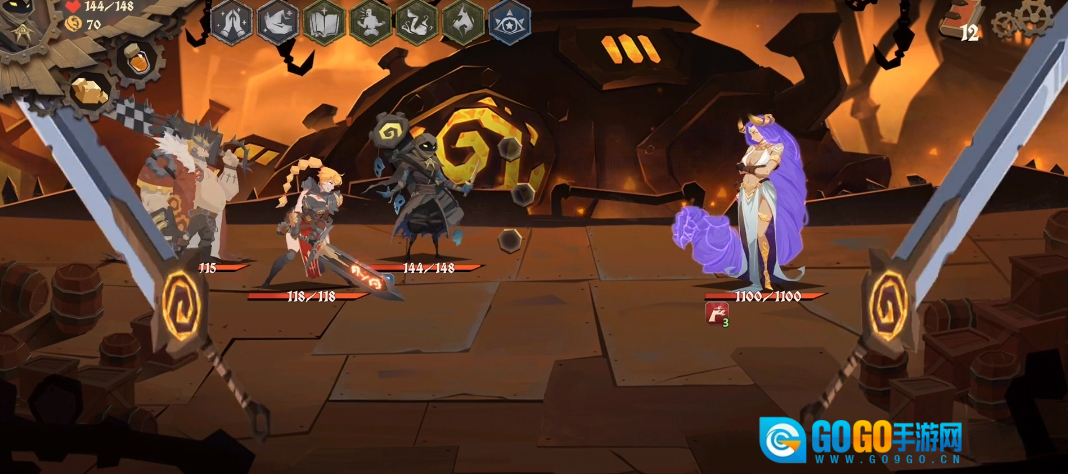Select the wolf head relic icon
This screenshot has width=1068, height=474.
[463, 21]
